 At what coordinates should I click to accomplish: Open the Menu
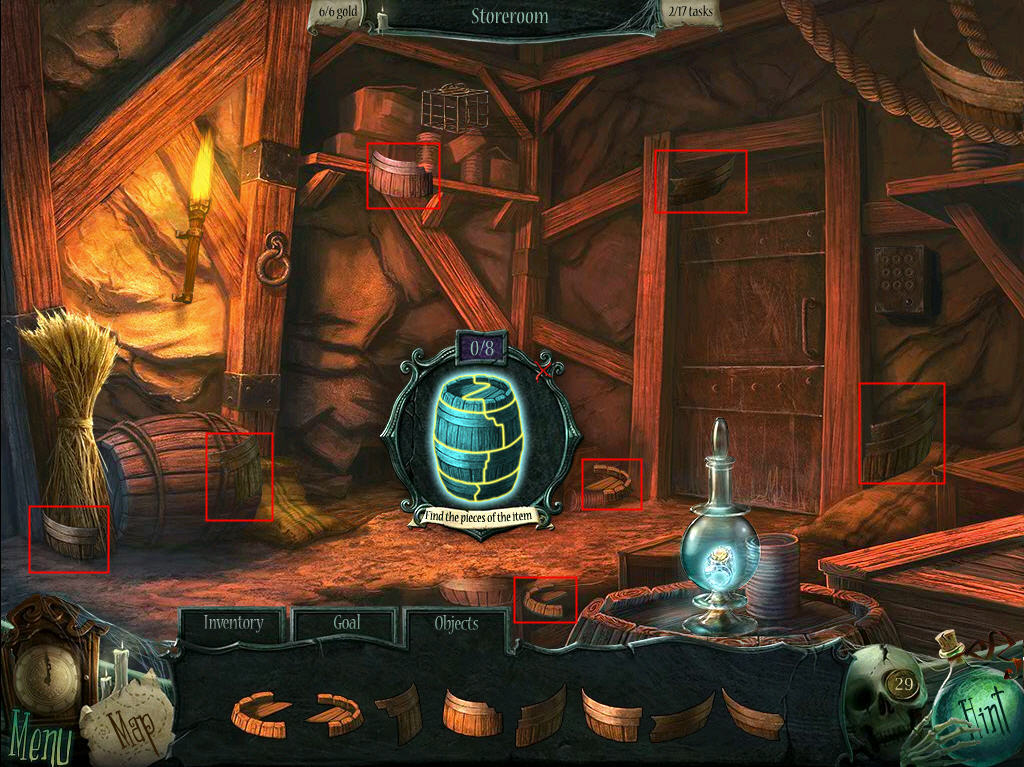(x=37, y=743)
